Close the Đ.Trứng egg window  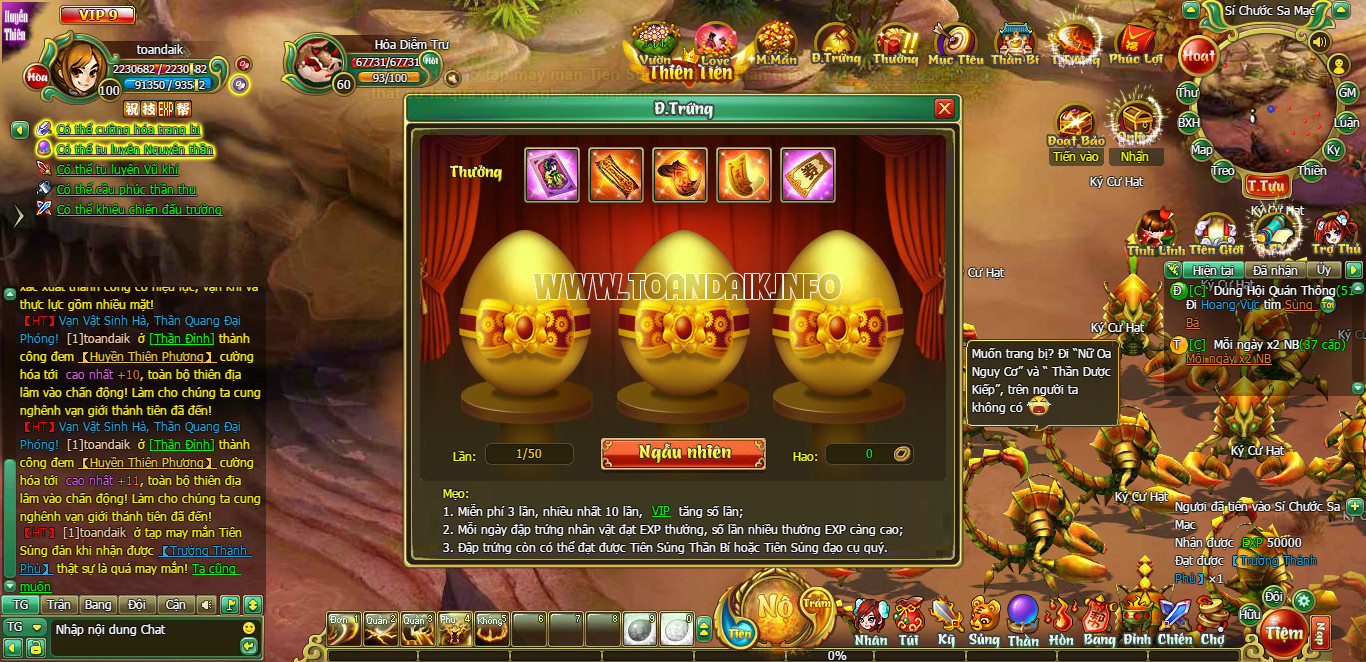(x=944, y=109)
